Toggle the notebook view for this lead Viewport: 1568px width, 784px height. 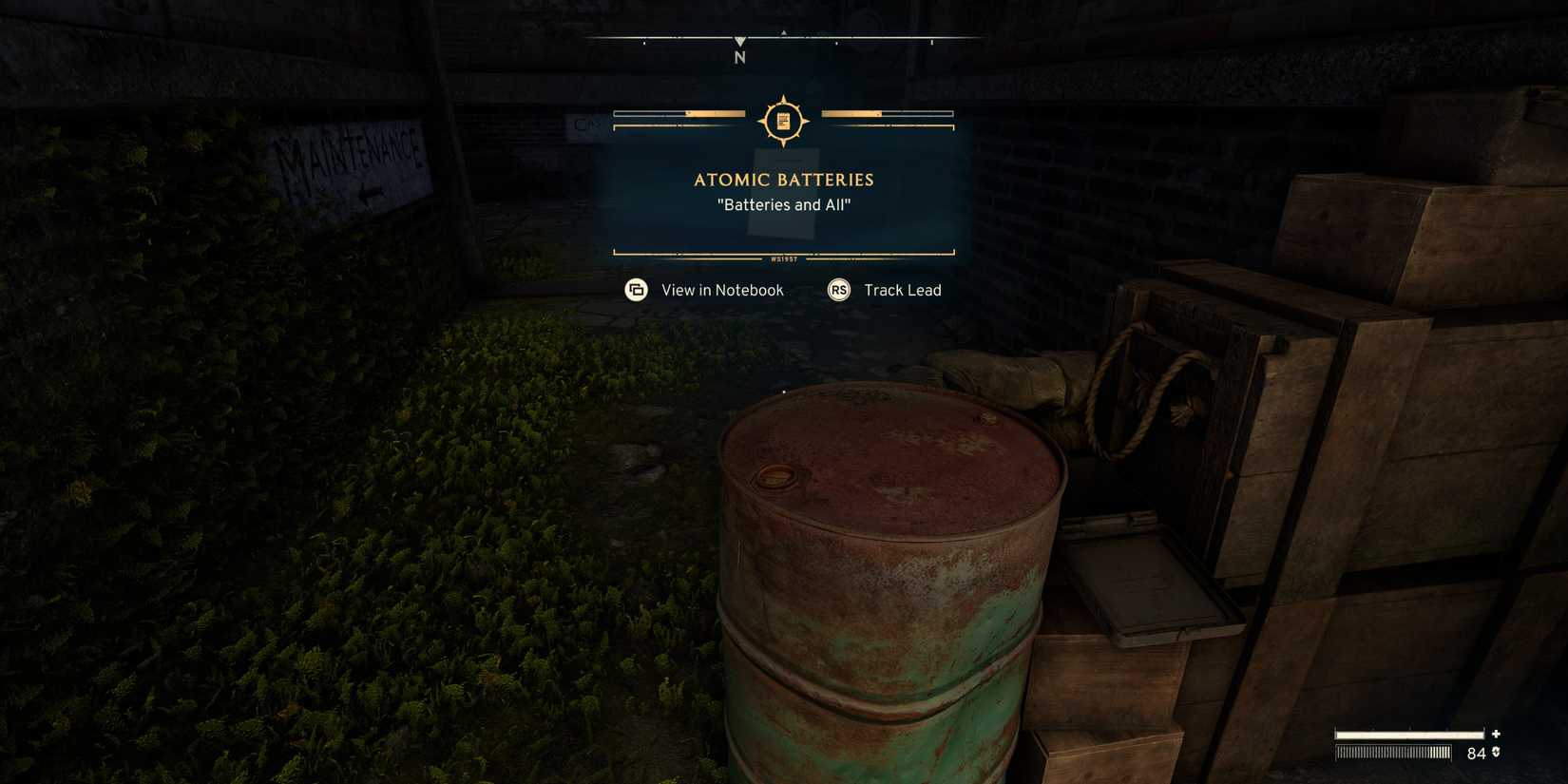[x=722, y=290]
